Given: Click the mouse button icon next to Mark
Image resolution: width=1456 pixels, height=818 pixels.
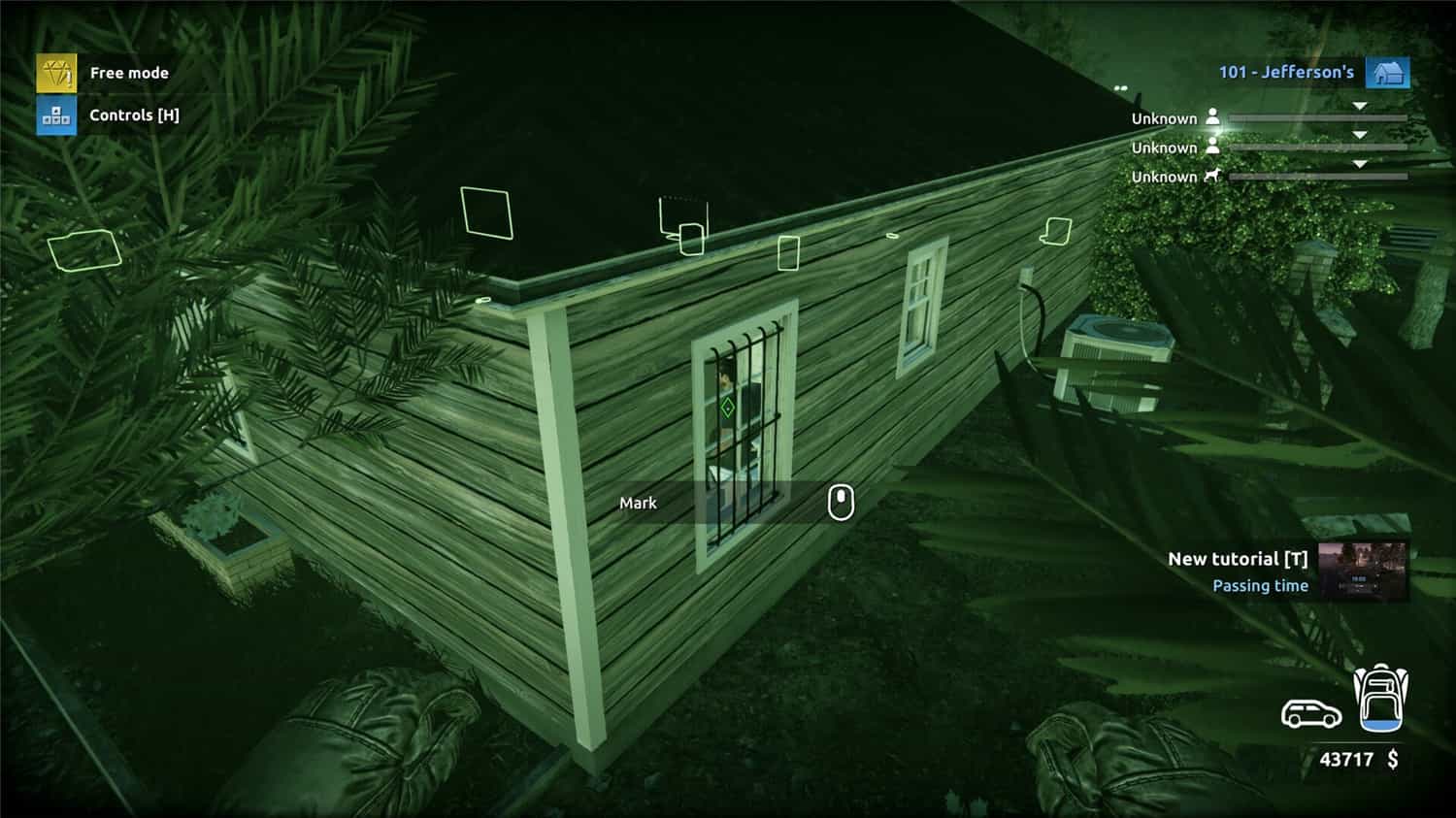Looking at the screenshot, I should coord(840,503).
